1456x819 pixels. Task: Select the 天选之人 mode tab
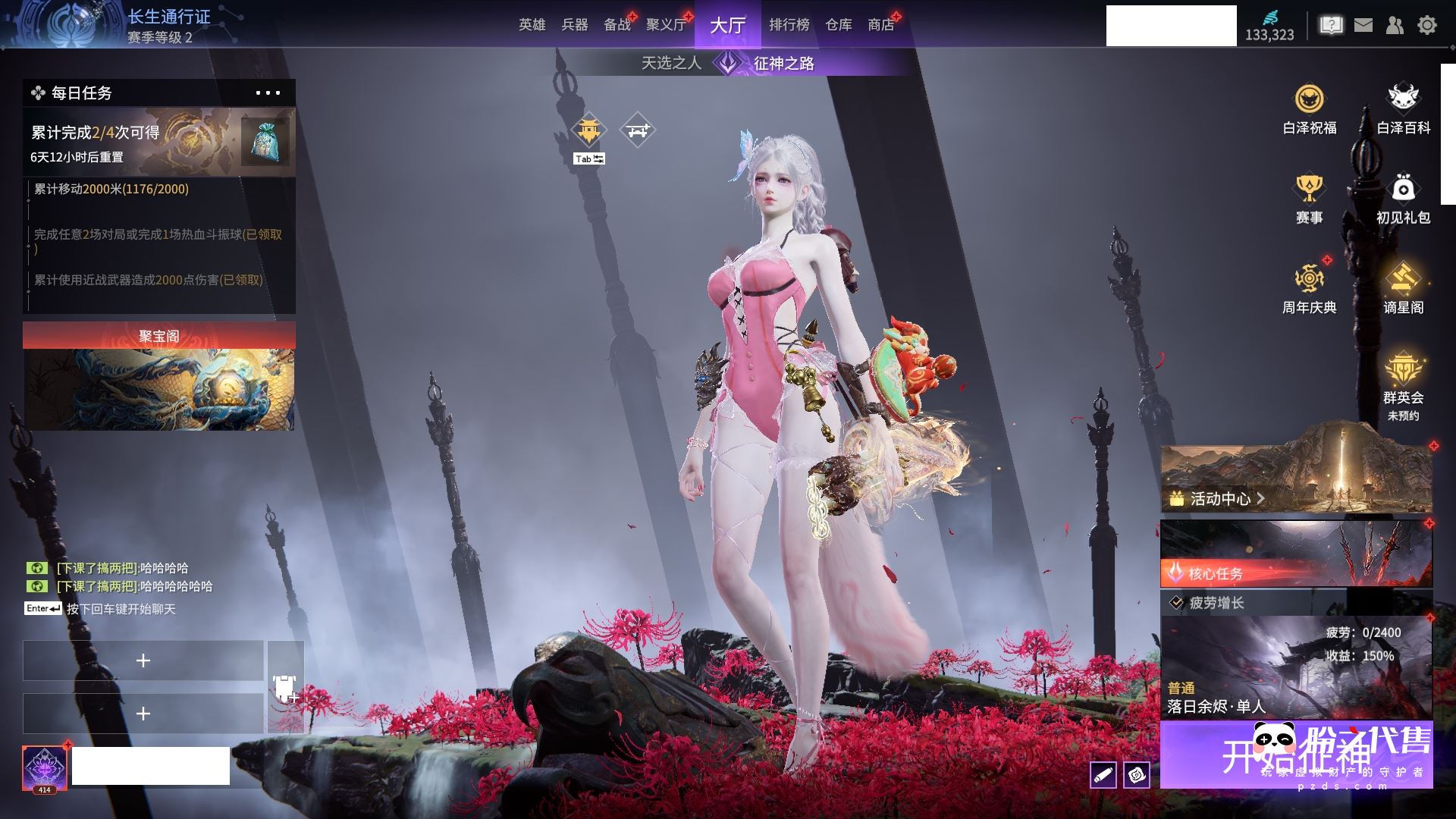pyautogui.click(x=671, y=63)
